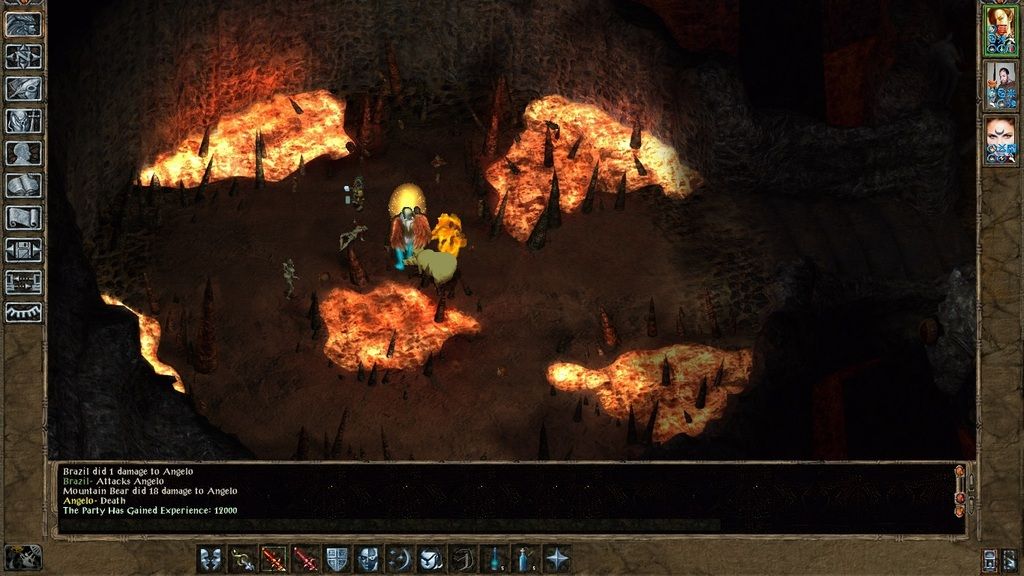Show the character record bust icon
The width and height of the screenshot is (1024, 576).
[22, 153]
